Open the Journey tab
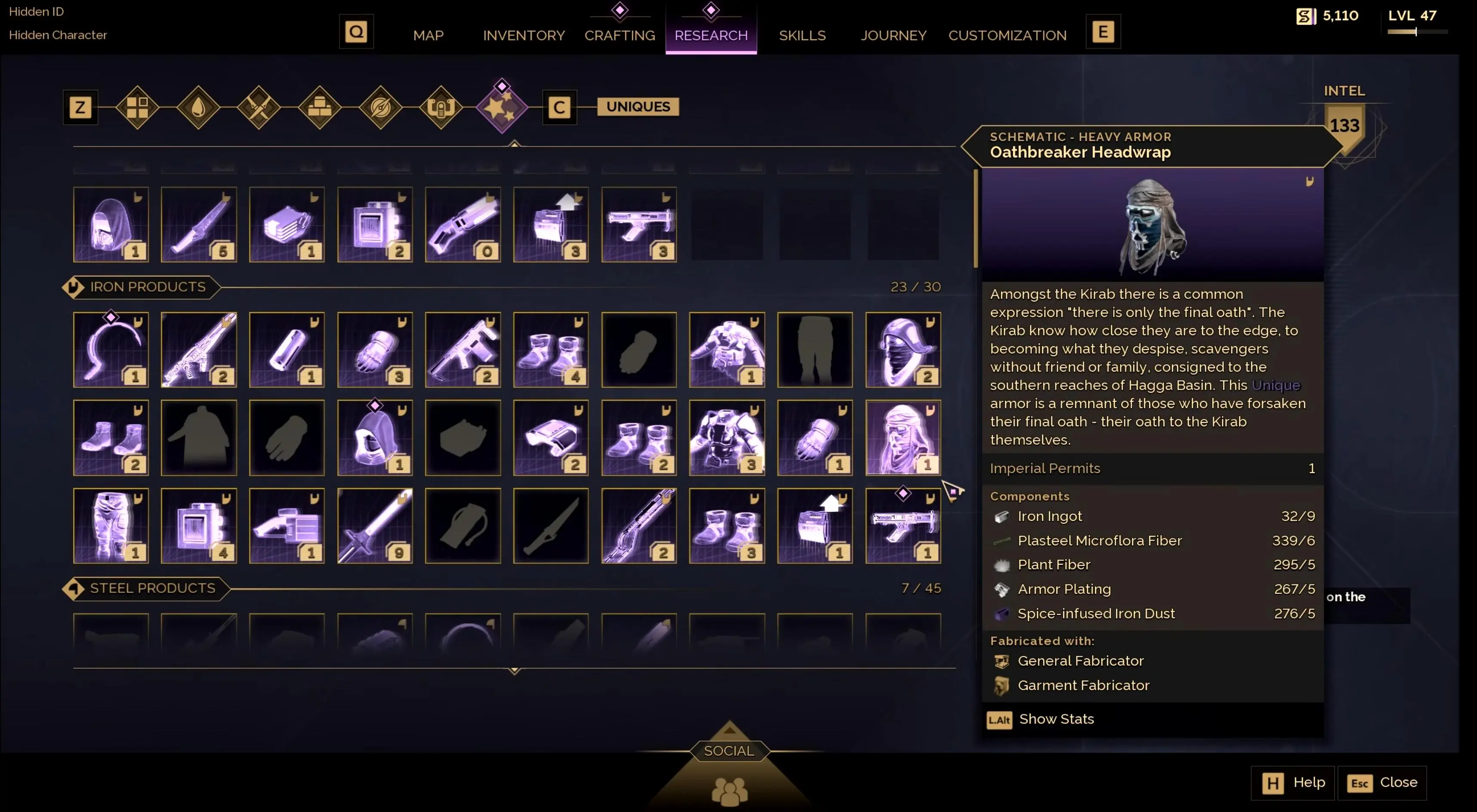Viewport: 1477px width, 812px height. click(x=893, y=36)
